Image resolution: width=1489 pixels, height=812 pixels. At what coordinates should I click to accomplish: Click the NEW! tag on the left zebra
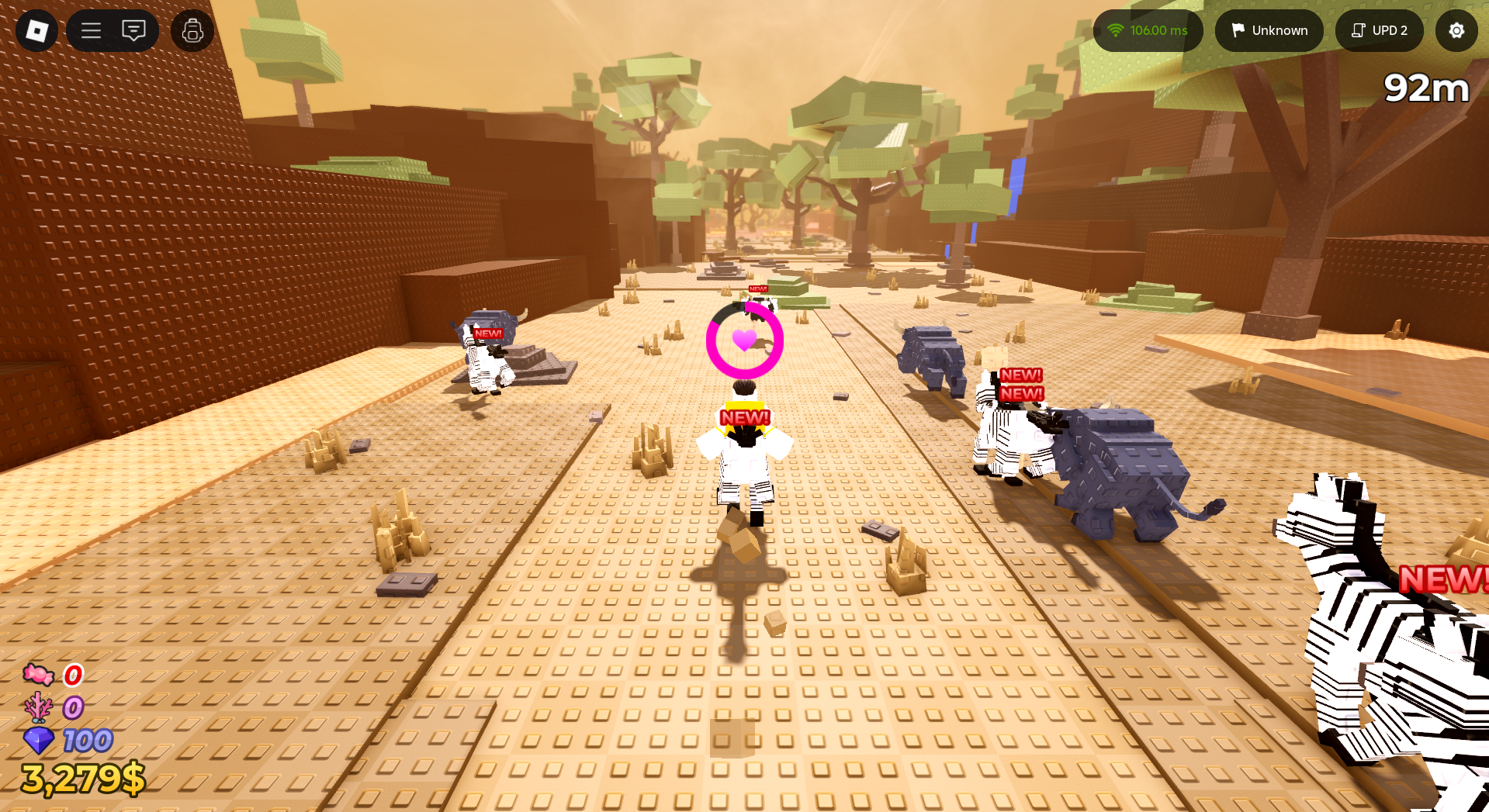(x=487, y=332)
